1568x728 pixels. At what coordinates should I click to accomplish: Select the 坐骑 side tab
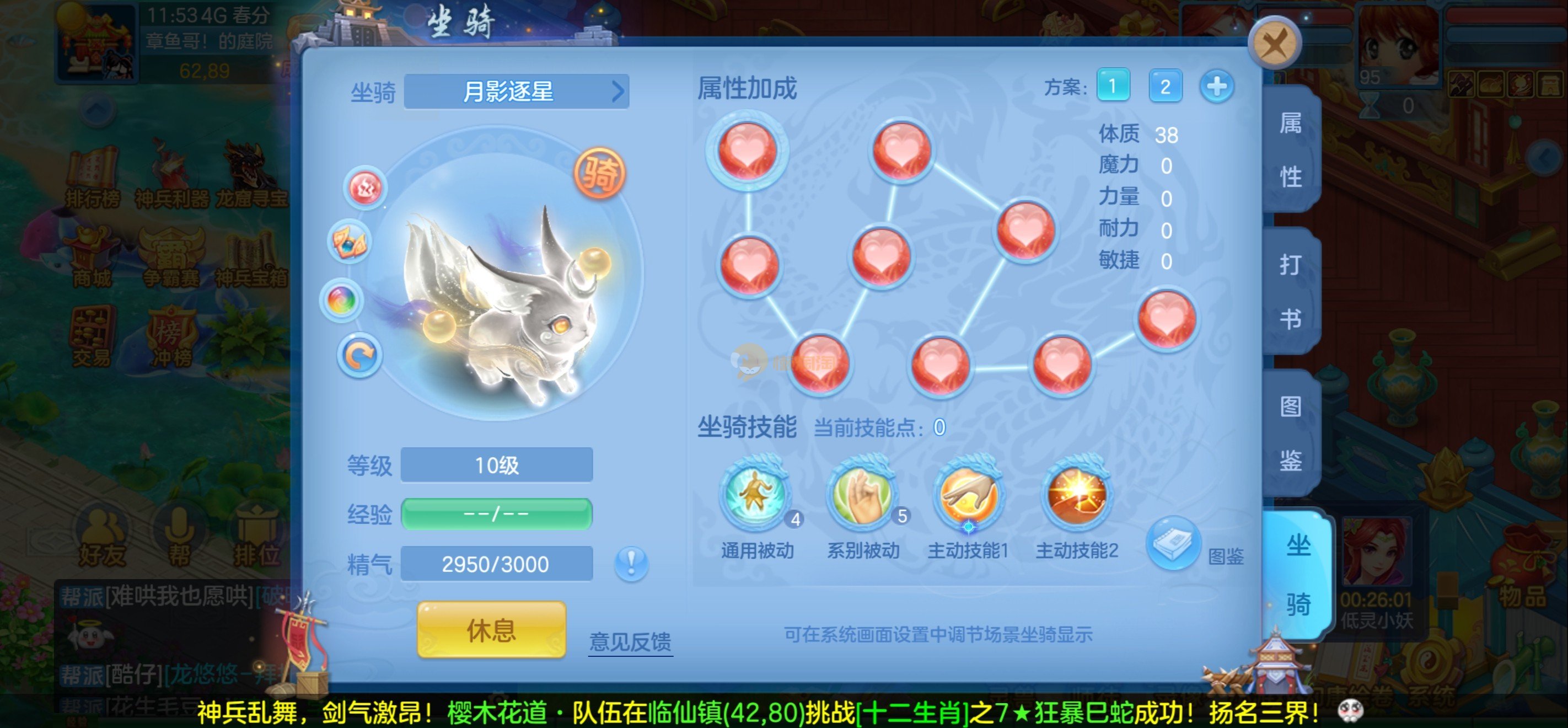(1298, 575)
